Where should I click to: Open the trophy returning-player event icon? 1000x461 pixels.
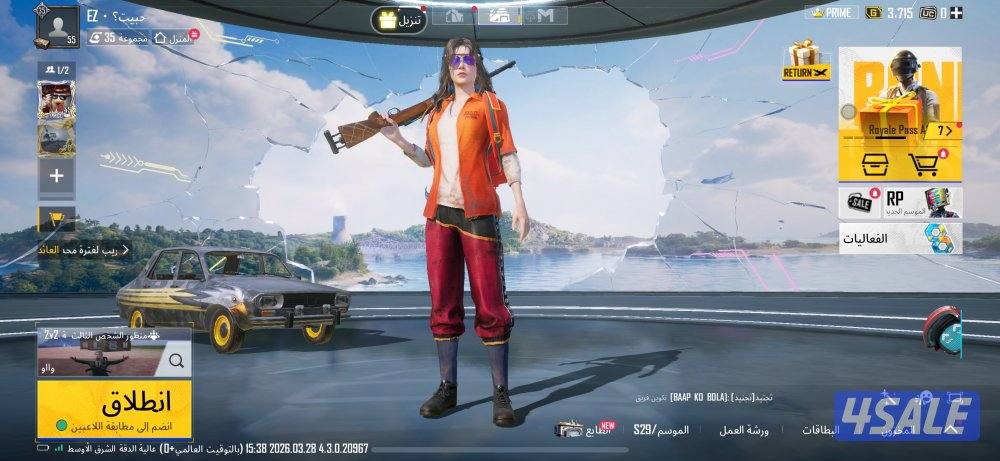[56, 219]
